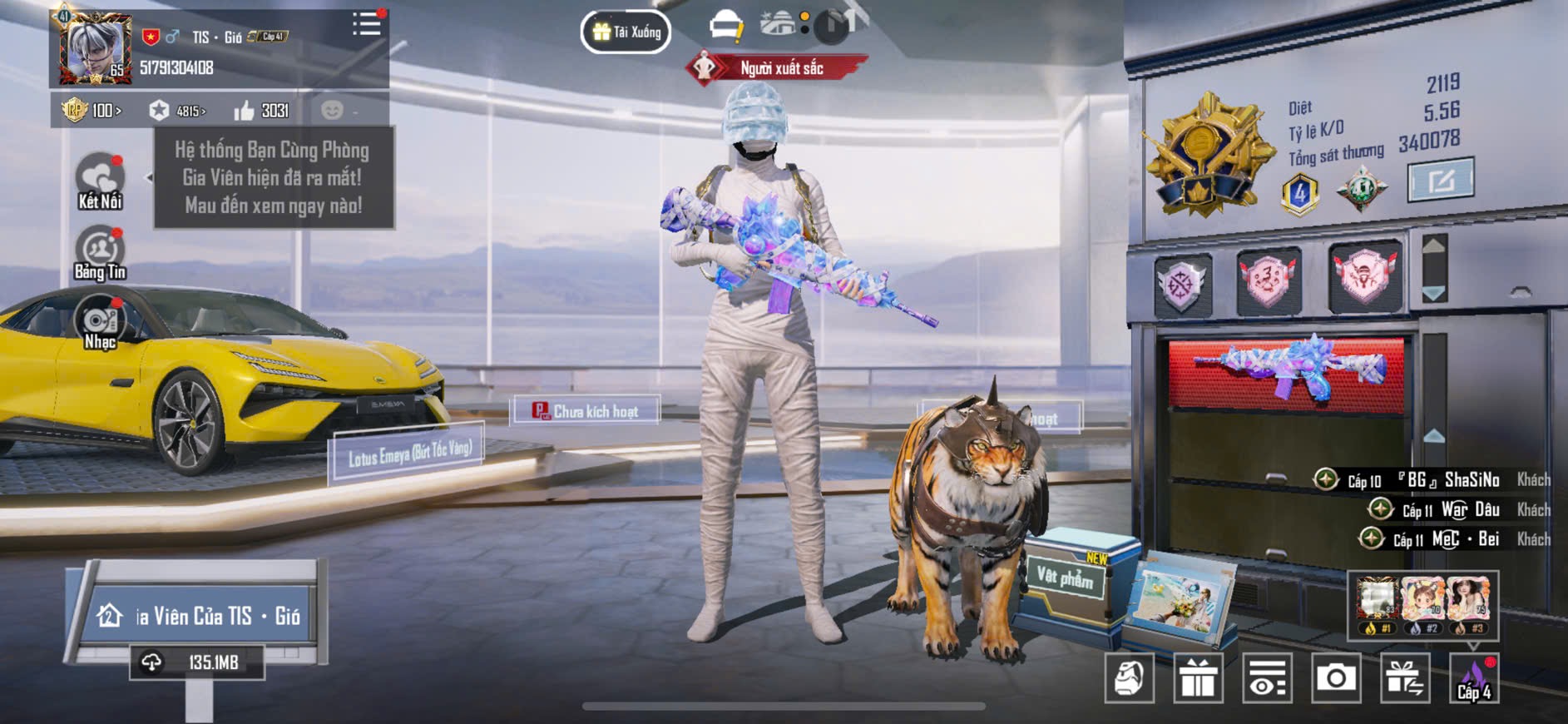The height and width of the screenshot is (724, 1568).
Task: Click the 135.1MB download button
Action: [197, 662]
